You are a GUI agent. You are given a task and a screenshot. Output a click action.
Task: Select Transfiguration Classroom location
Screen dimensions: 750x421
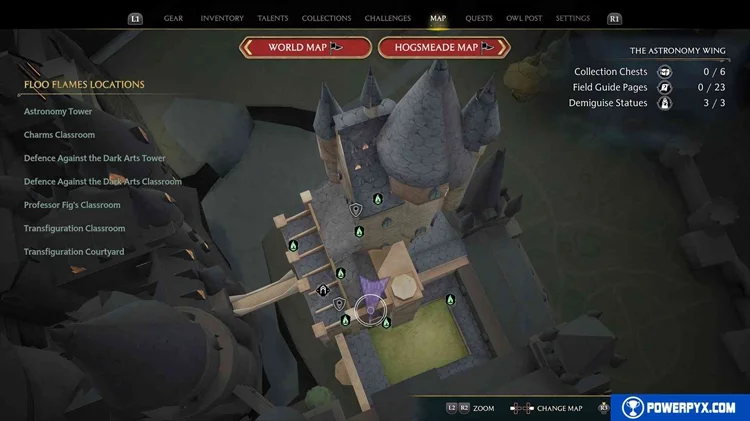pos(75,228)
